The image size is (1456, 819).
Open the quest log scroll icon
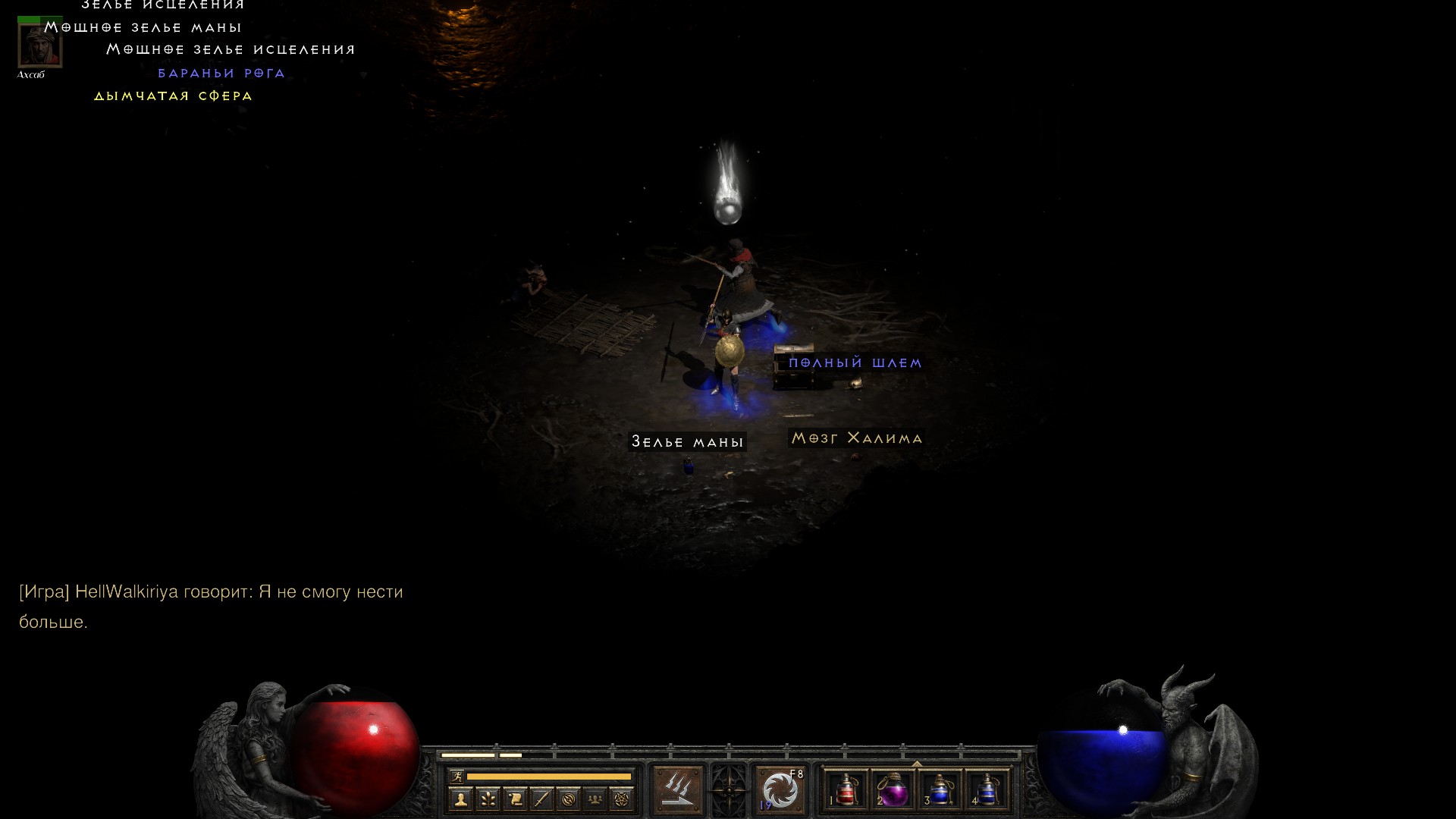tap(515, 799)
